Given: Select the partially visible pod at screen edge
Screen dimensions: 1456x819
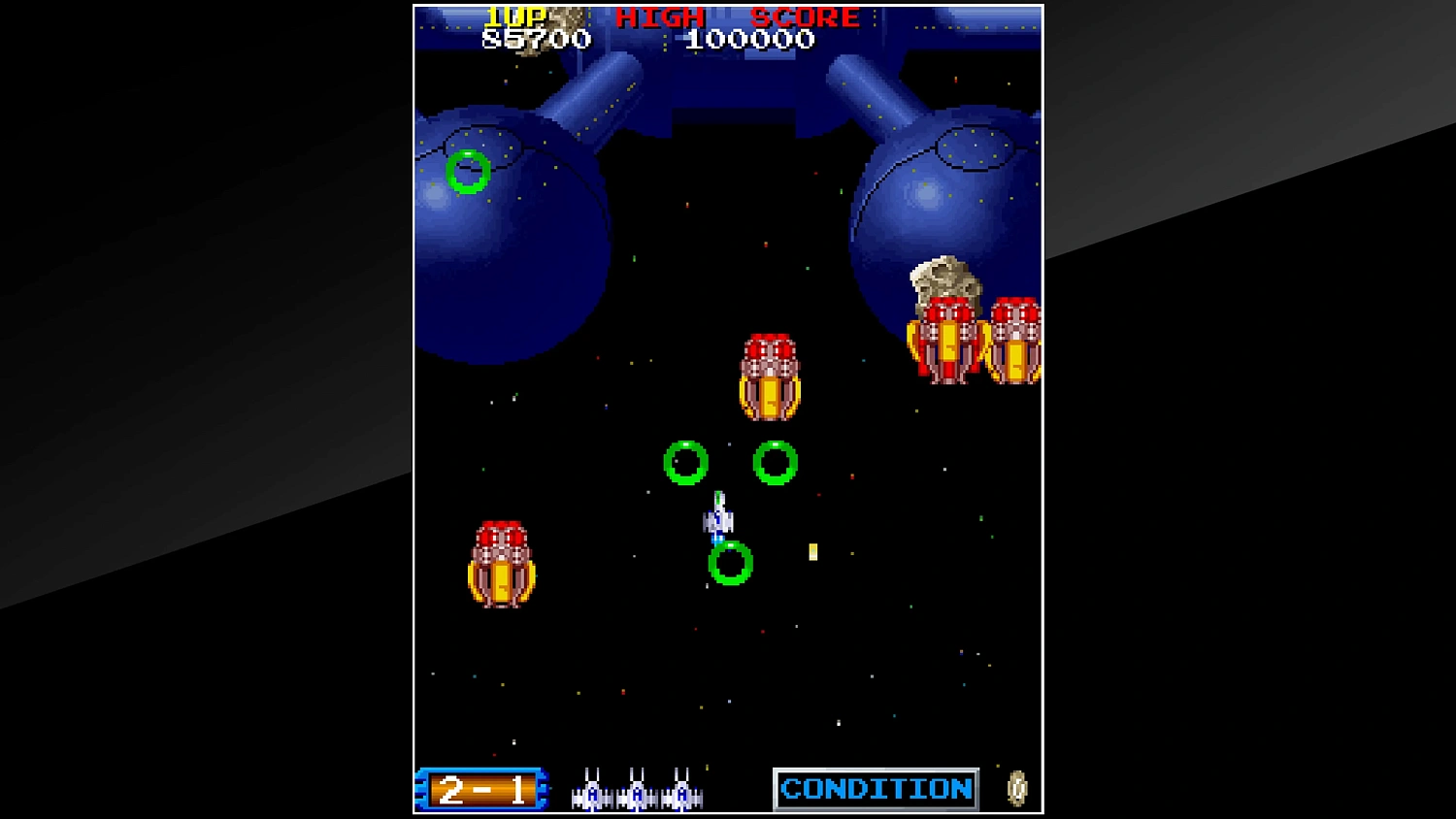Looking at the screenshot, I should [1016, 340].
